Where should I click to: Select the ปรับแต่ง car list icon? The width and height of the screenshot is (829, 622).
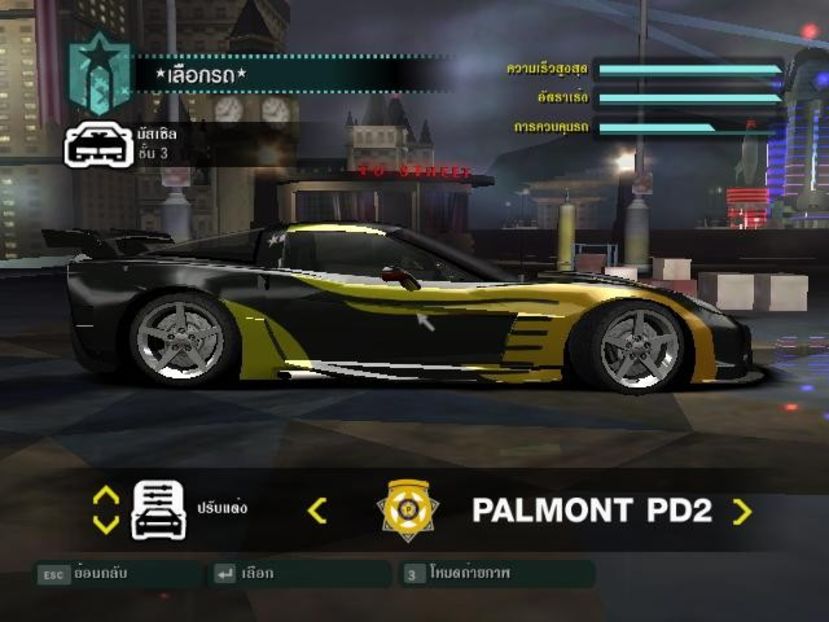[158, 510]
